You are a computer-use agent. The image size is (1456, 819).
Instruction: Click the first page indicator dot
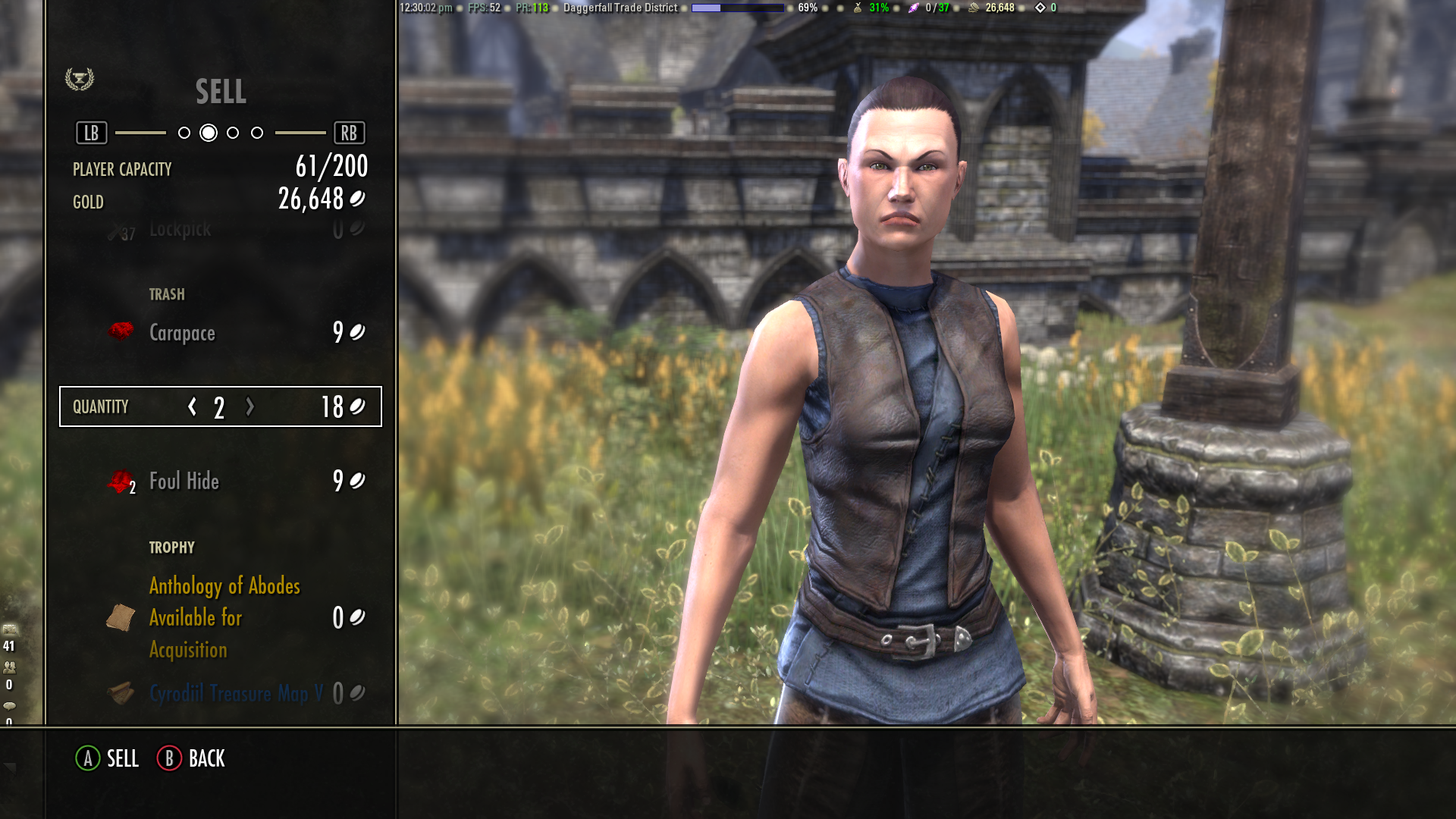point(184,132)
